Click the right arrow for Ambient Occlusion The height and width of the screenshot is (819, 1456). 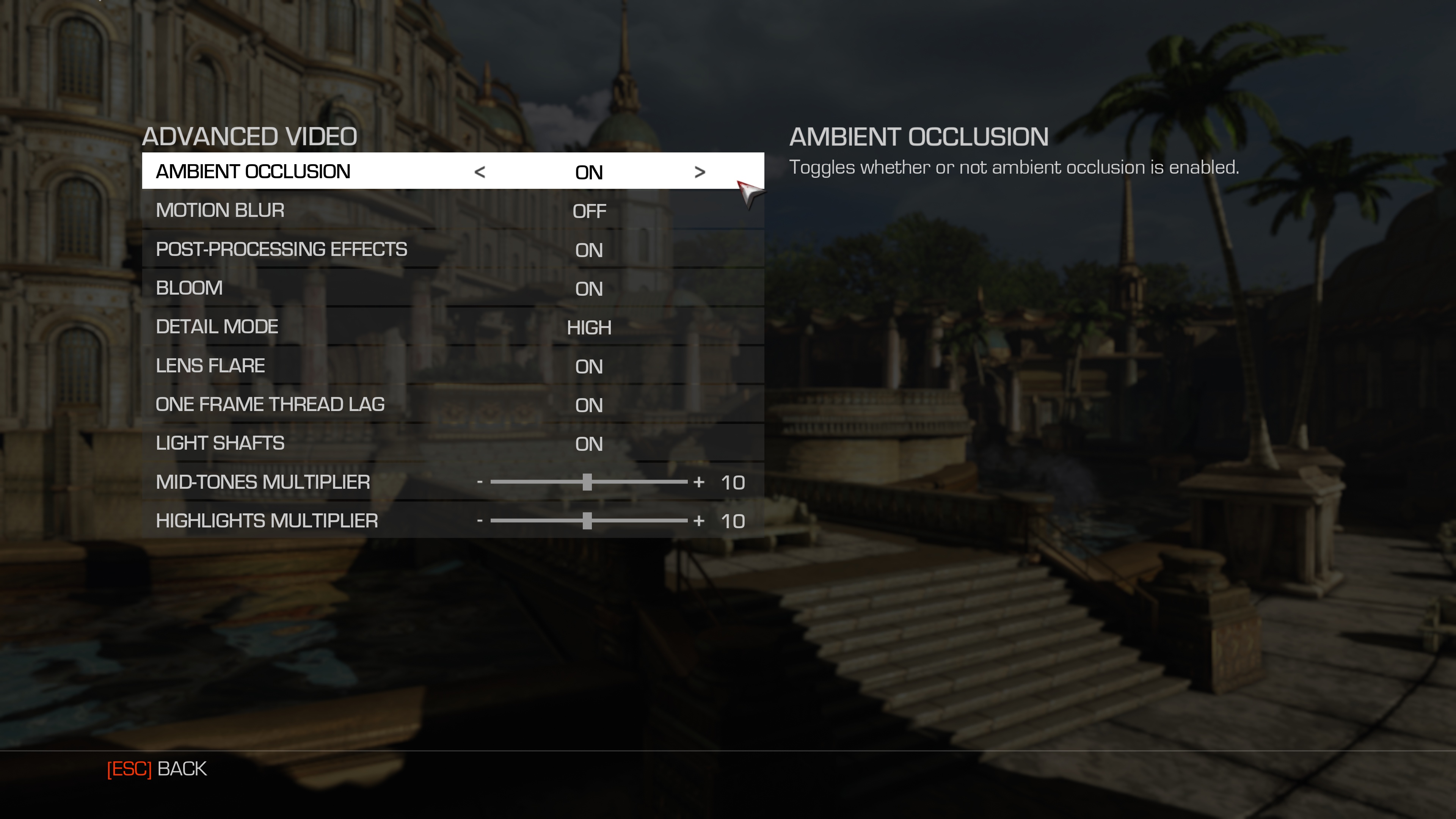tap(700, 172)
